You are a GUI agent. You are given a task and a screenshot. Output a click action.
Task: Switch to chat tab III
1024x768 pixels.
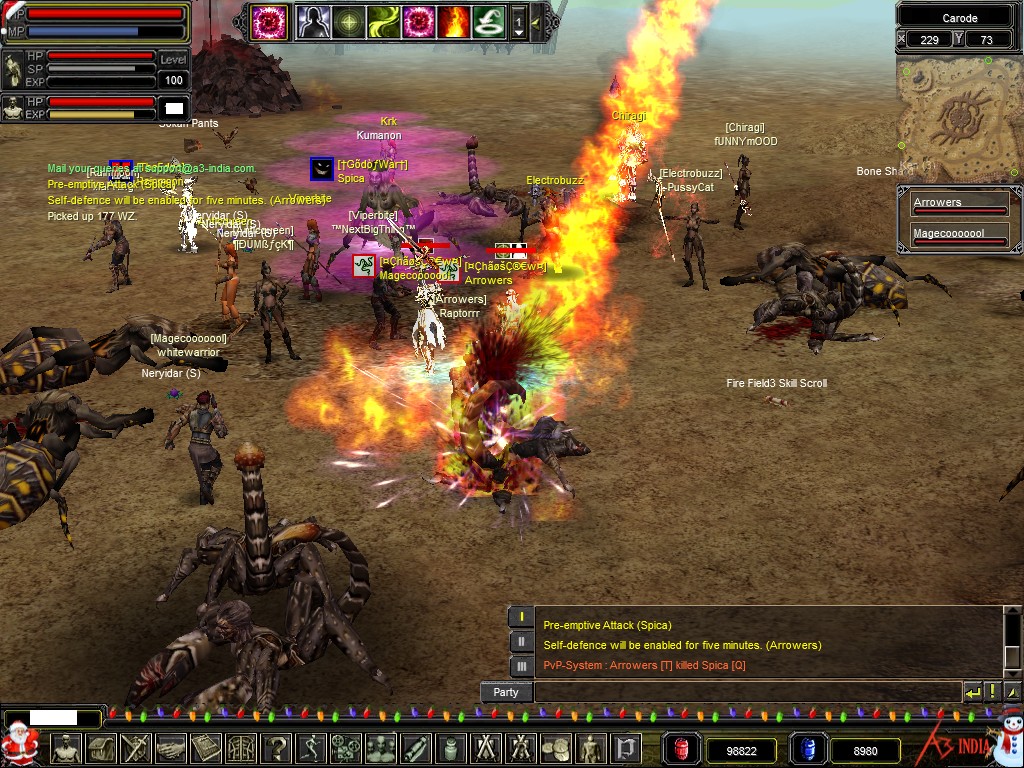coord(521,665)
